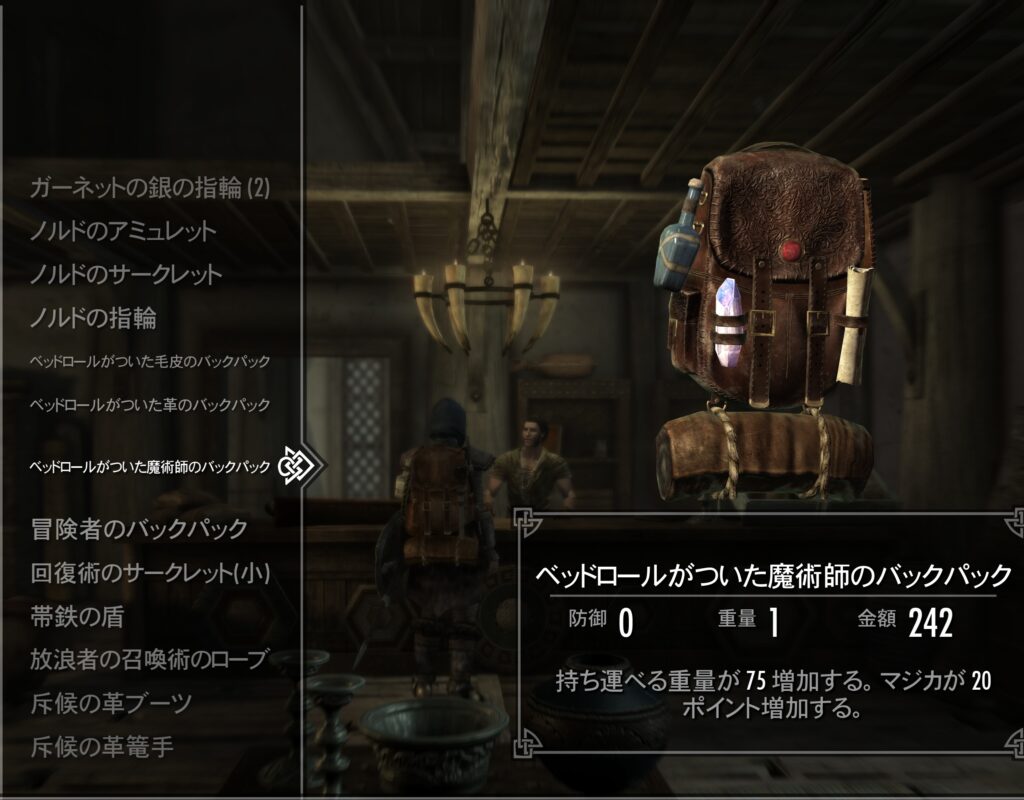The height and width of the screenshot is (800, 1024).
Task: Select 冒険者のバックパック in the list
Action: tap(139, 528)
